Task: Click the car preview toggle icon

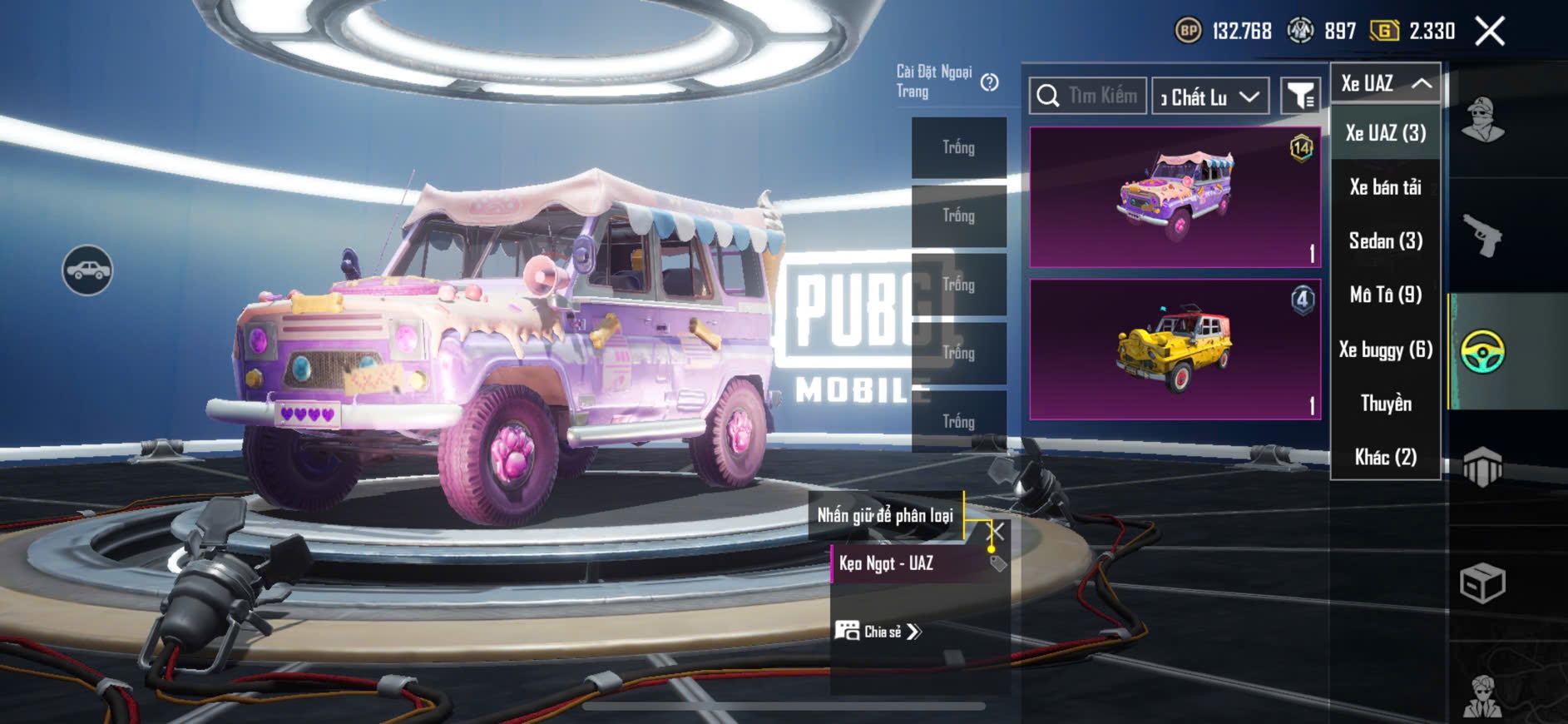Action: 87,270
